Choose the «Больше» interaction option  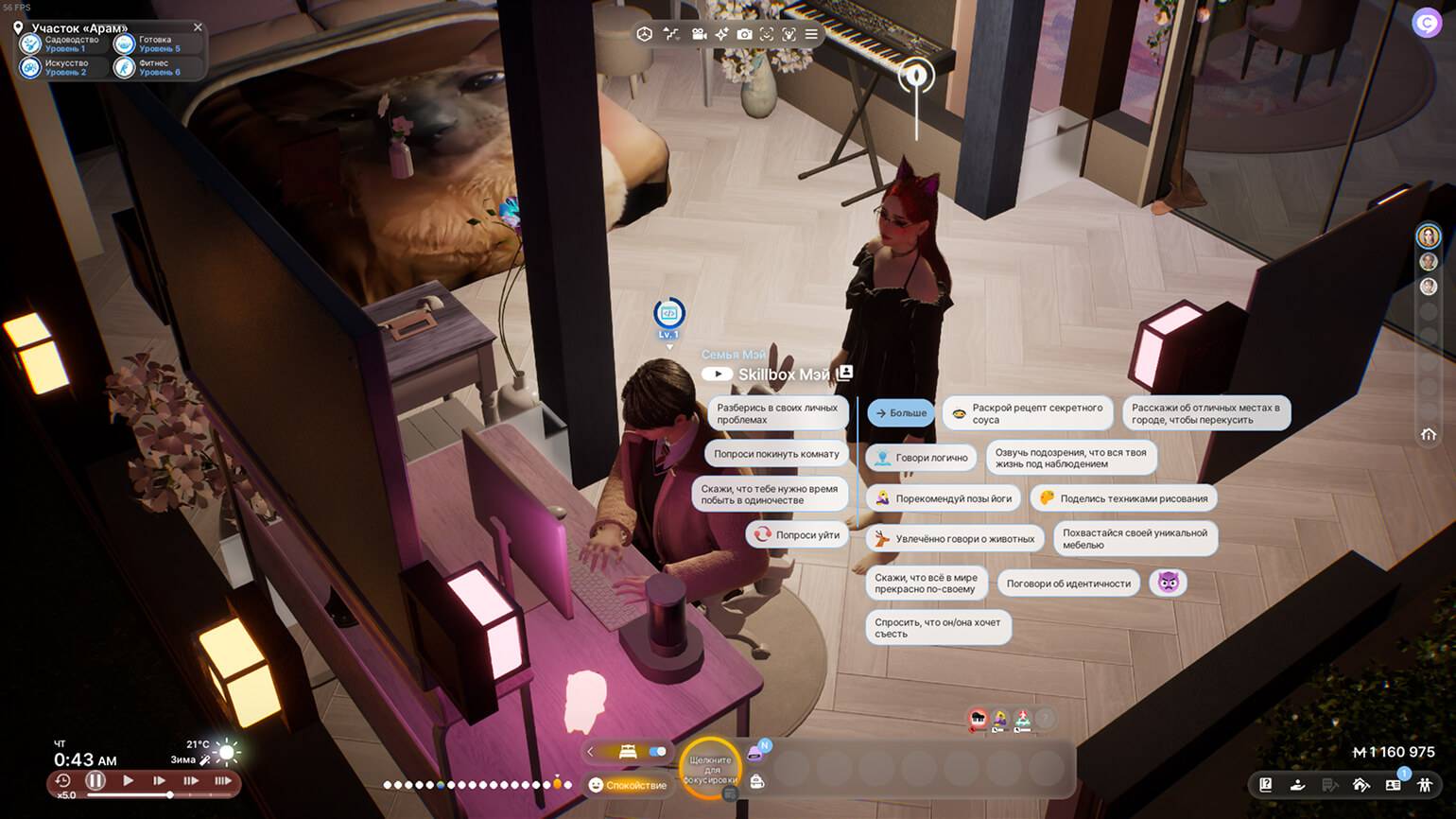[x=900, y=413]
